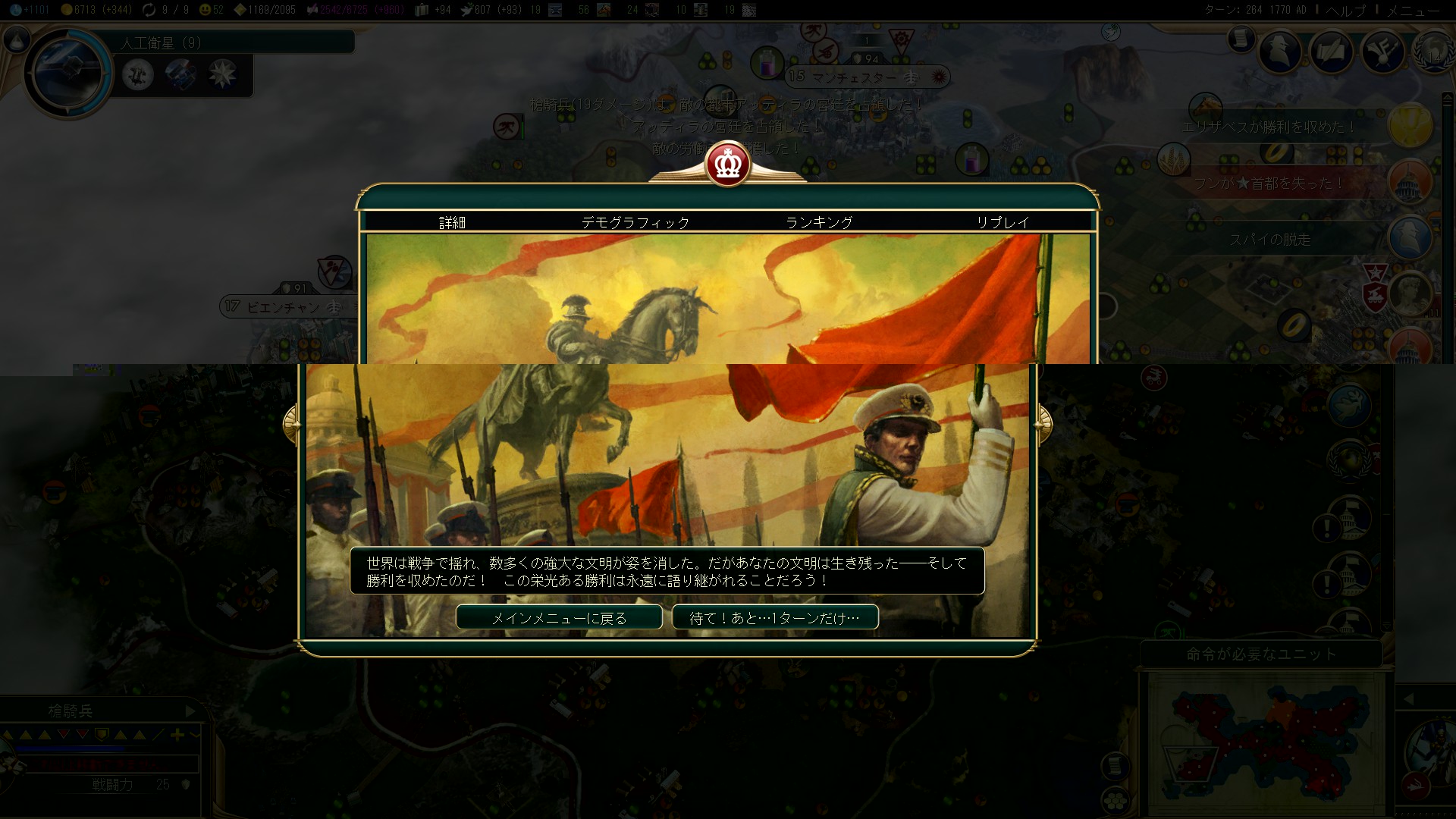Switch to the 詳細 tab
This screenshot has width=1456, height=819.
coord(452,222)
